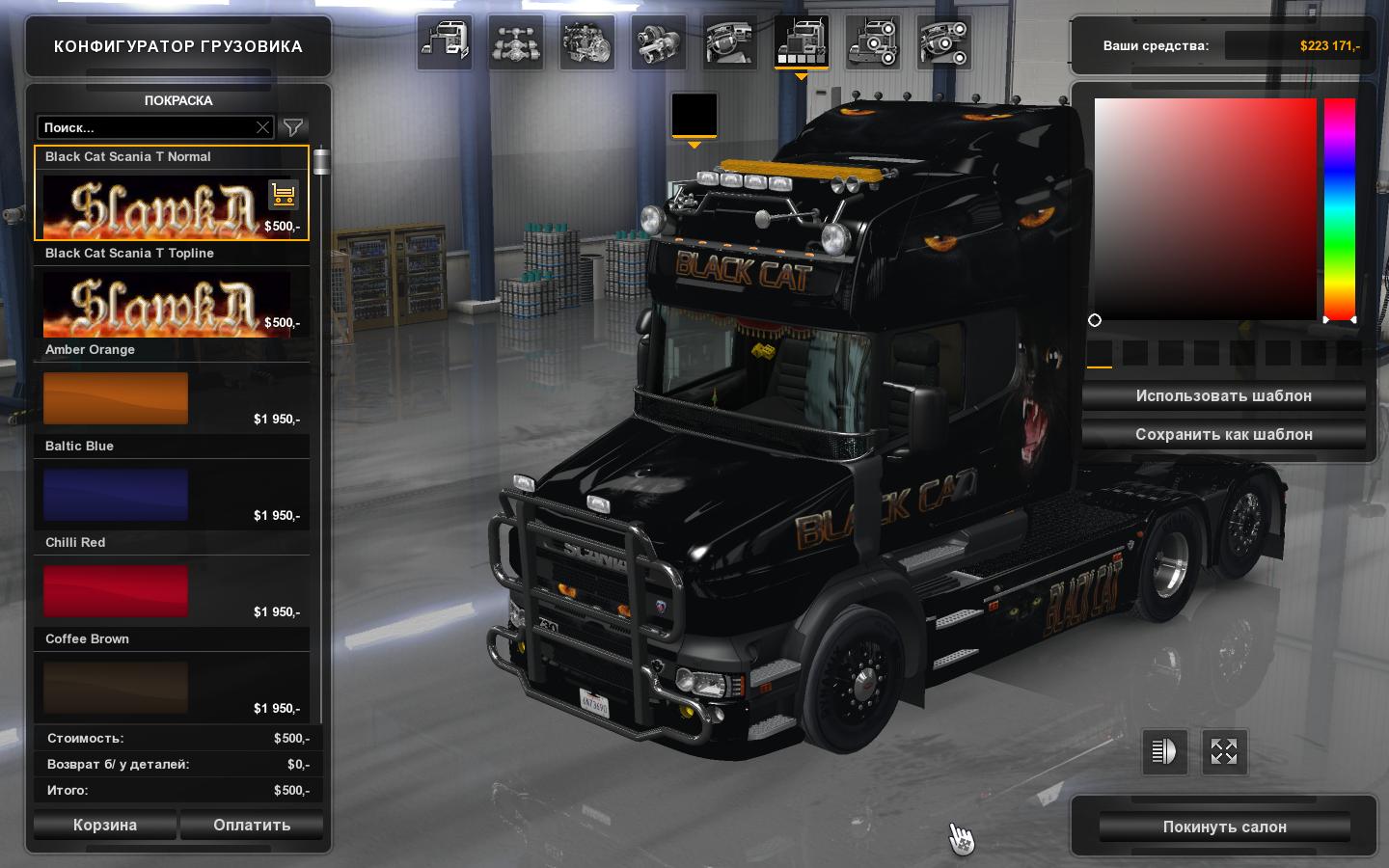
Task: Select the transmission gearbox category
Action: [658, 43]
